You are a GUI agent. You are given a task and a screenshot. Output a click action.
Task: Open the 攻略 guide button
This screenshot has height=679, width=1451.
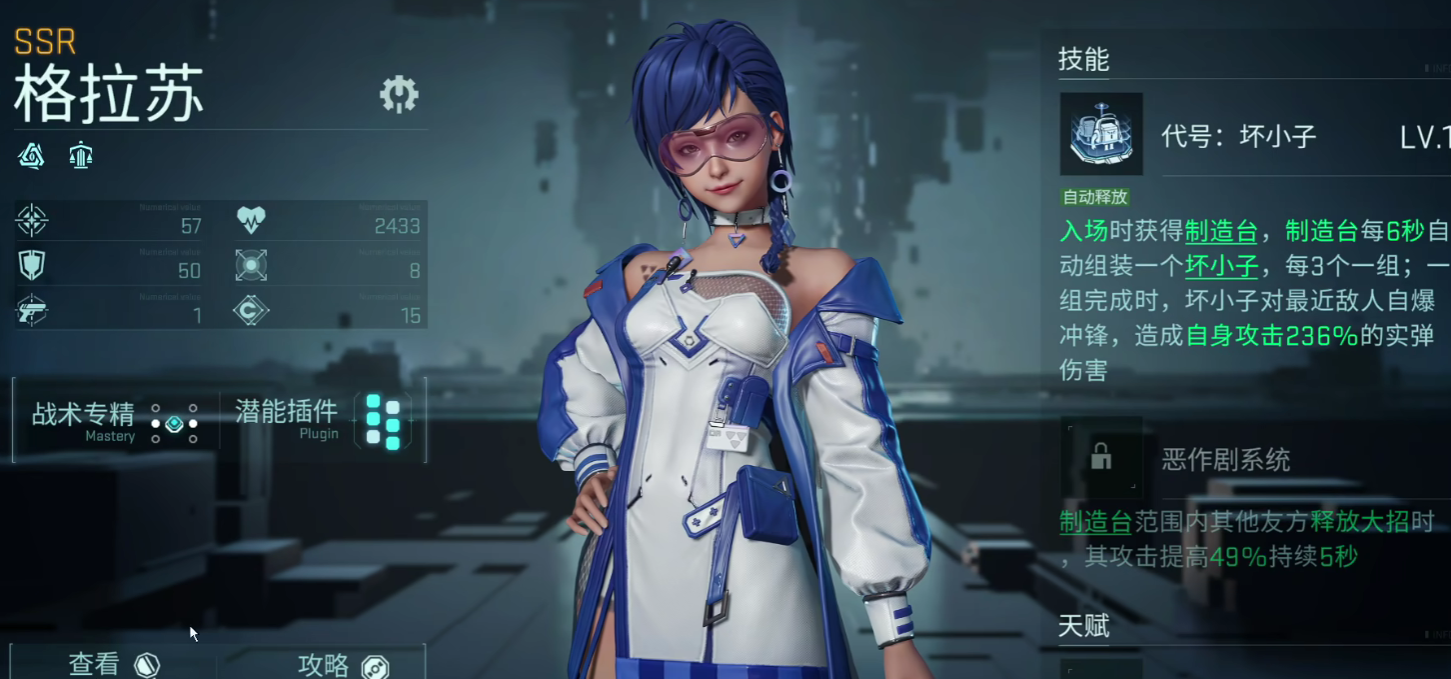[342, 665]
